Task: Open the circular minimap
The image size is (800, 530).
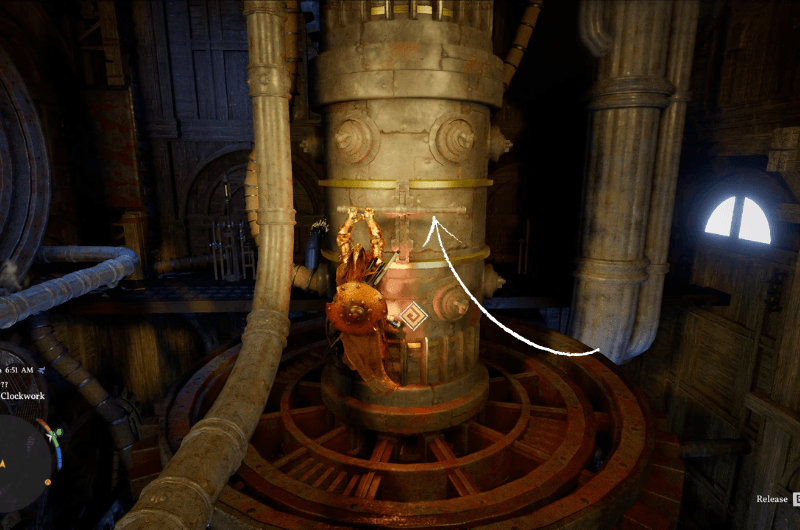Action: click(22, 460)
